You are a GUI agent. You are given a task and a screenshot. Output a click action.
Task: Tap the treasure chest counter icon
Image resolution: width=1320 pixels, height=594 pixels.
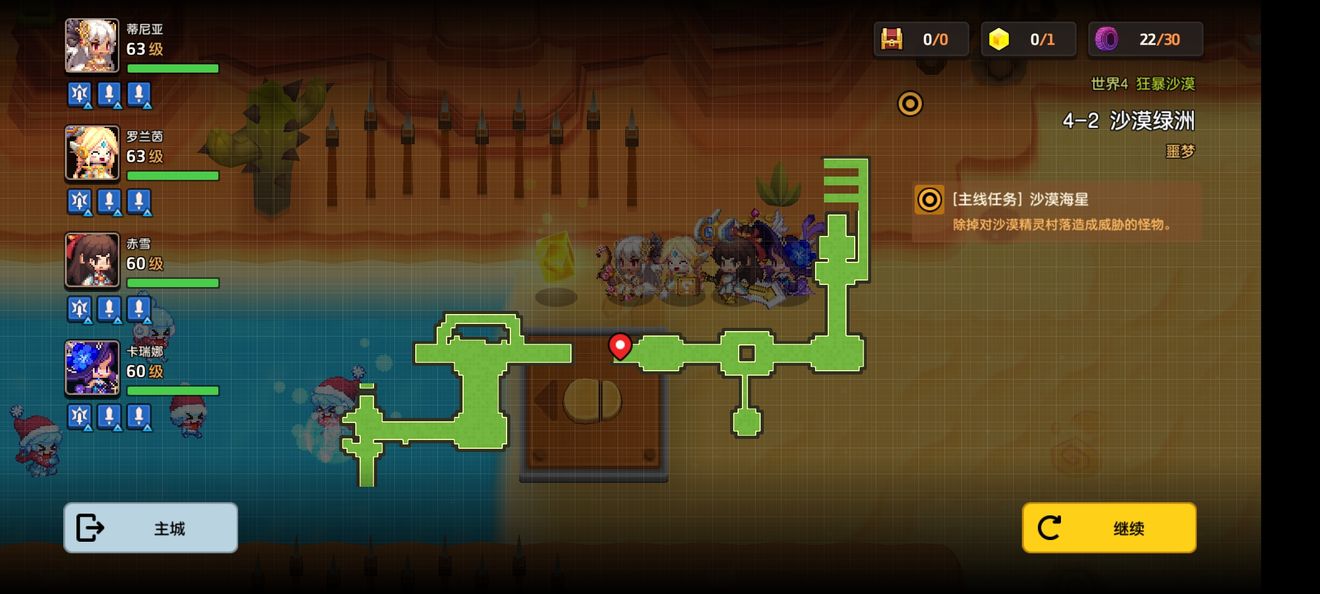[x=891, y=39]
